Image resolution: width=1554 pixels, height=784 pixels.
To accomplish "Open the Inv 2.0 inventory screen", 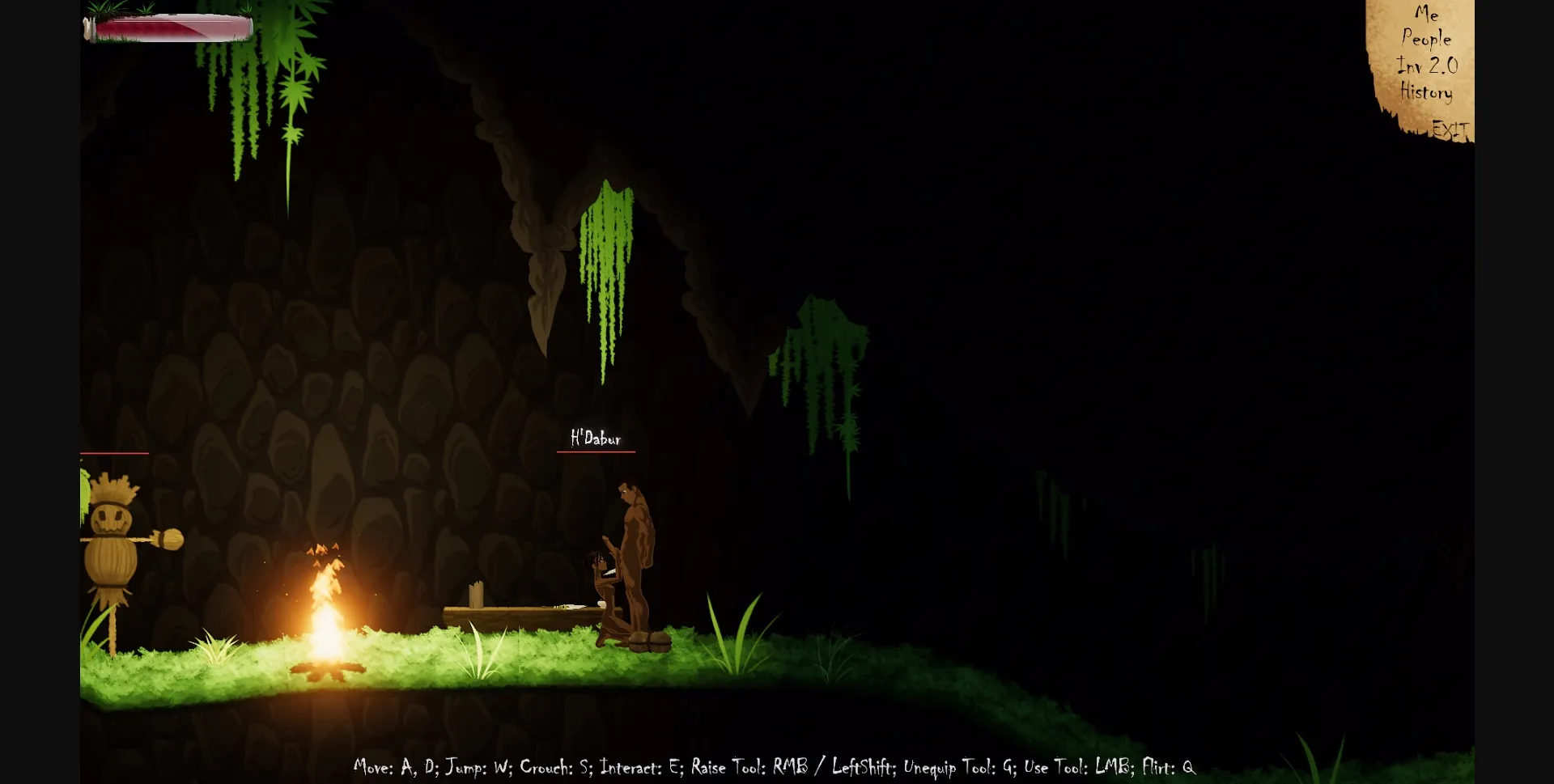I will [x=1427, y=66].
